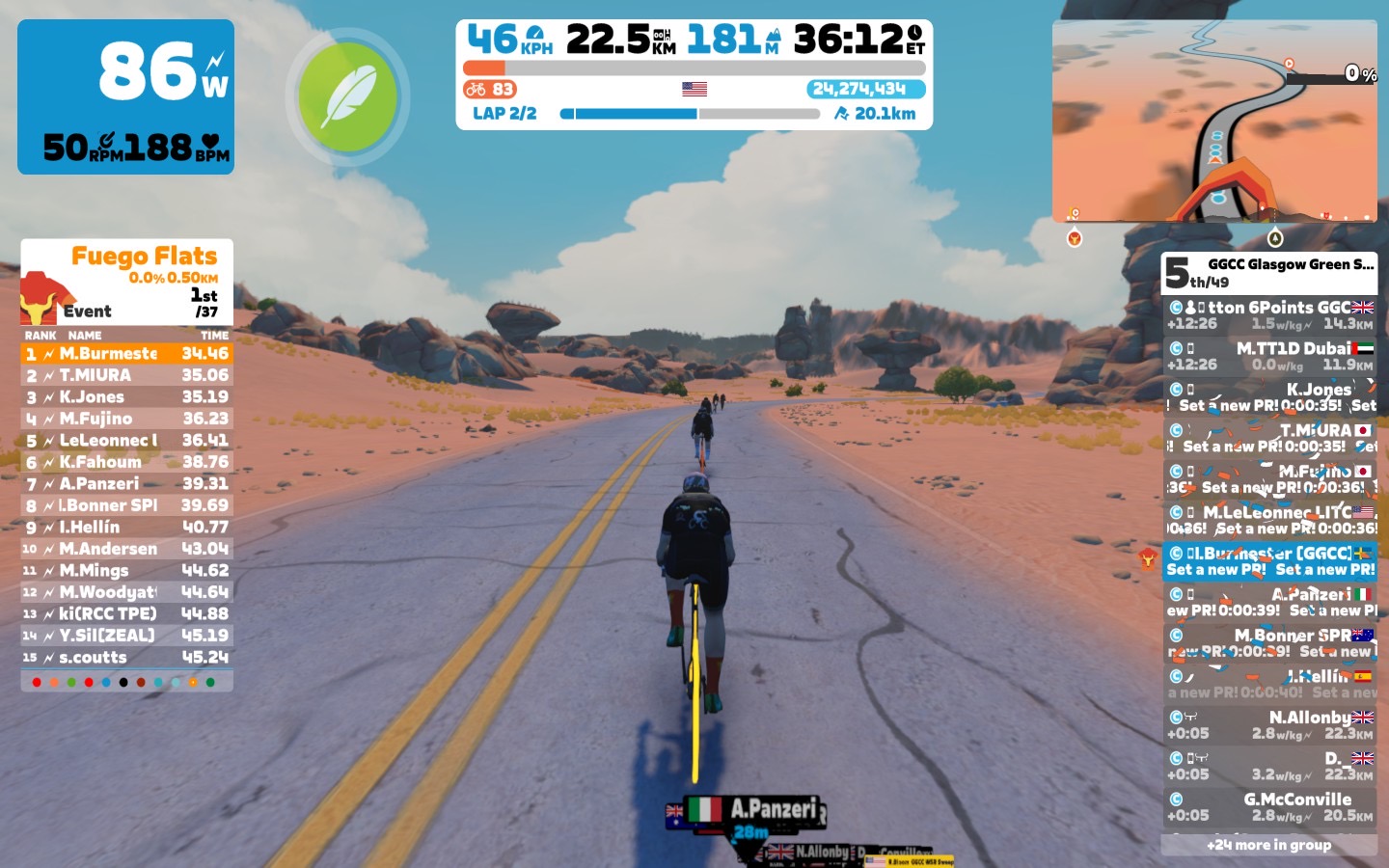Image resolution: width=1389 pixels, height=868 pixels.
Task: Activate the feather lightweight power-up
Action: (x=347, y=96)
